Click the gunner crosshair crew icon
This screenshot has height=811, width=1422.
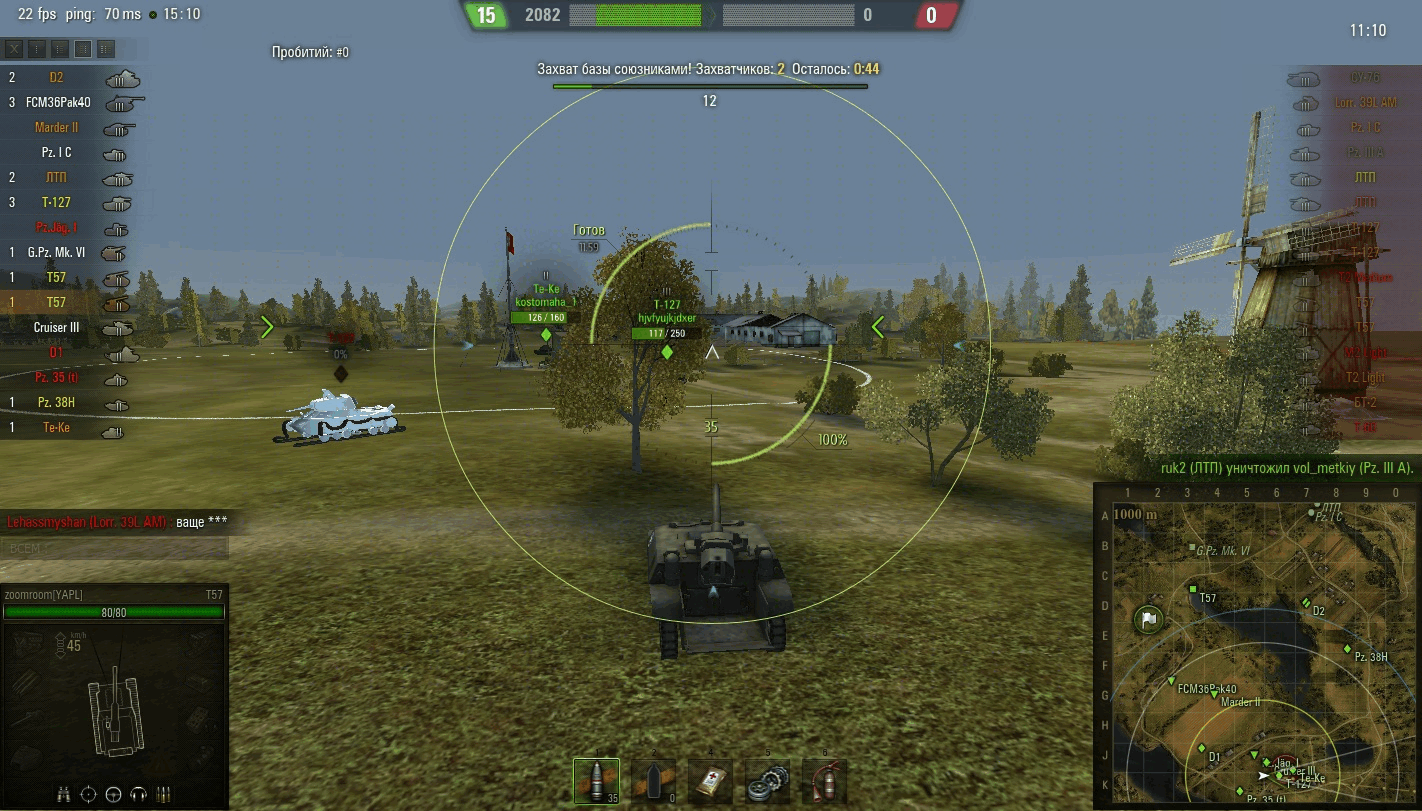(88, 795)
